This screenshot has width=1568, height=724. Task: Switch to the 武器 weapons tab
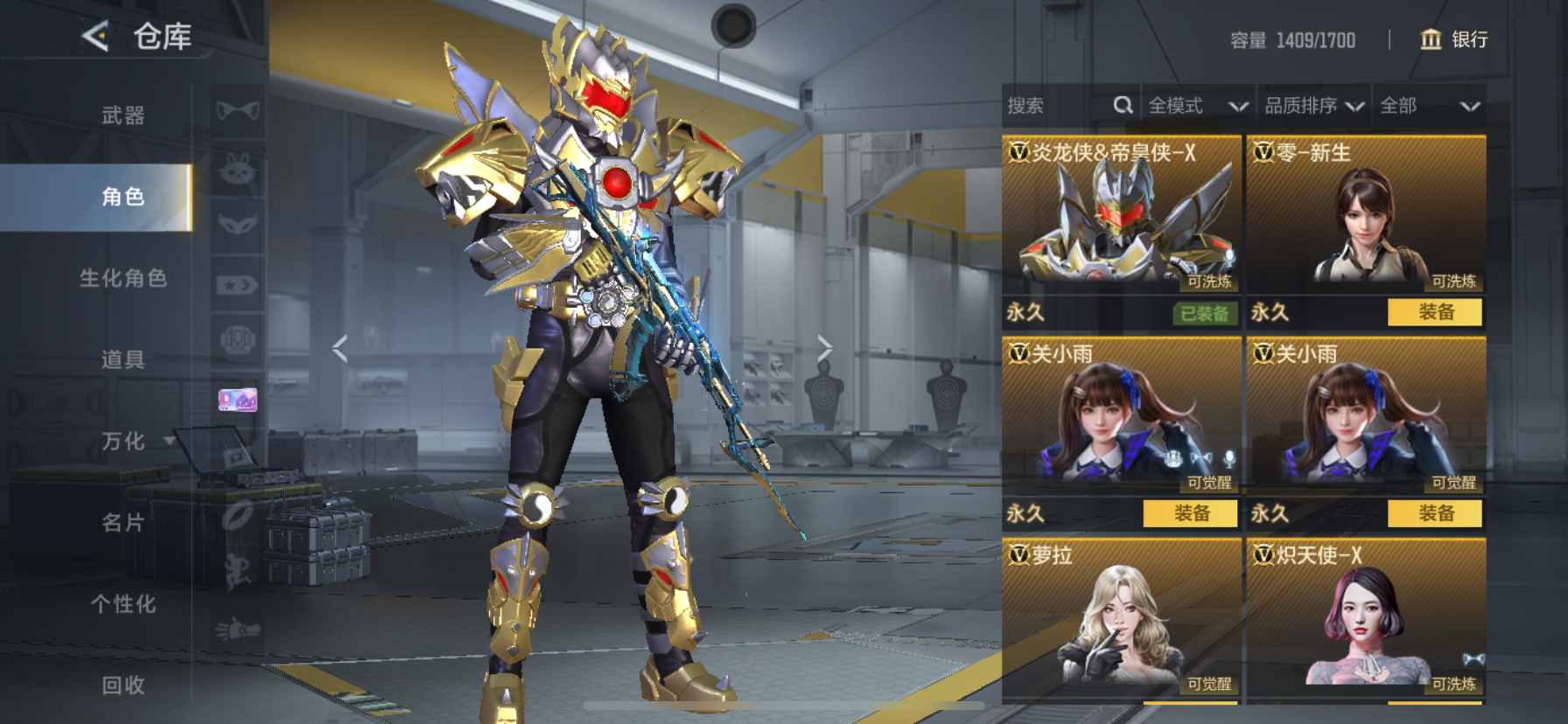[x=122, y=115]
